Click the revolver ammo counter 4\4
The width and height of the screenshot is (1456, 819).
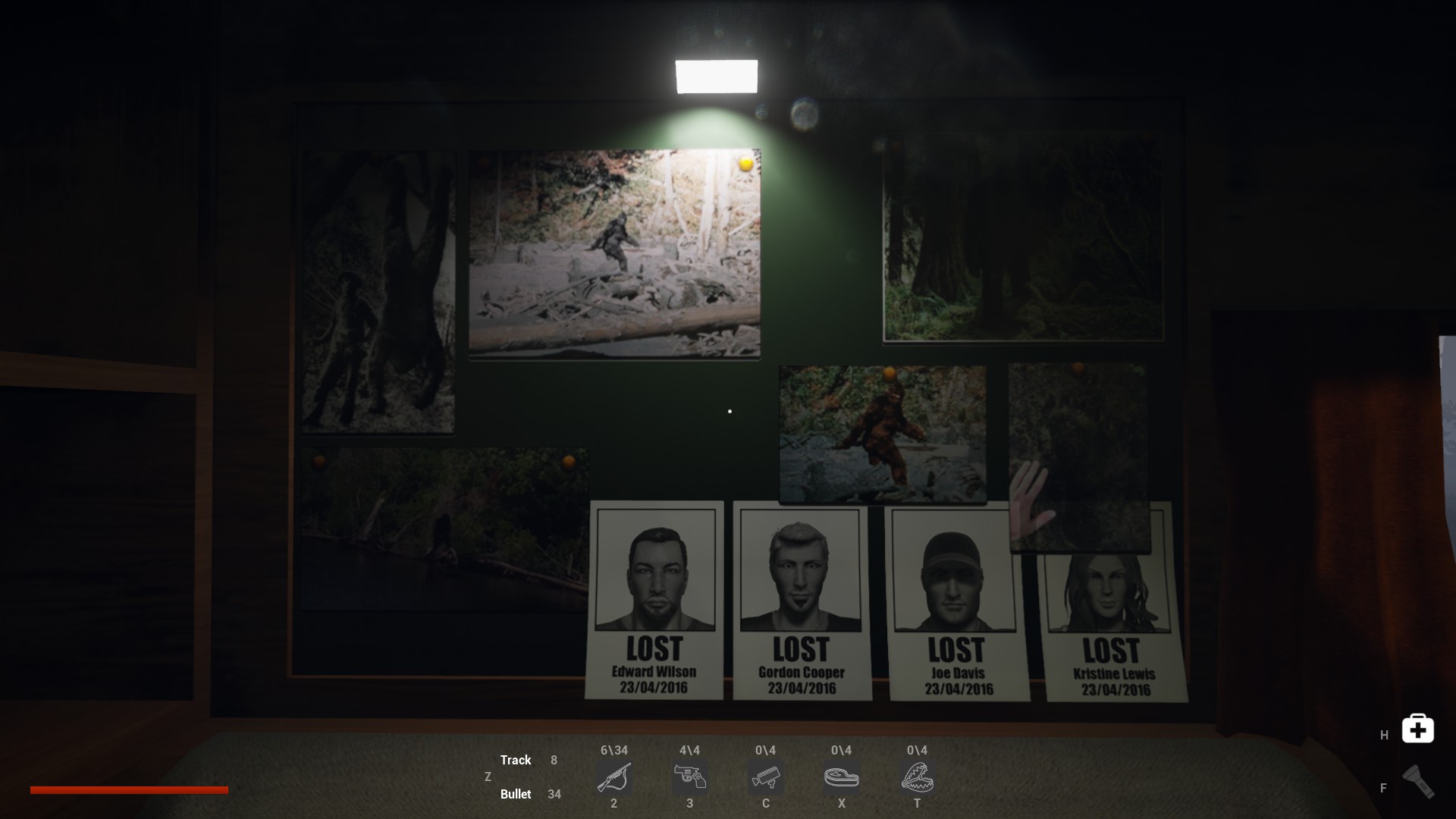pos(690,750)
